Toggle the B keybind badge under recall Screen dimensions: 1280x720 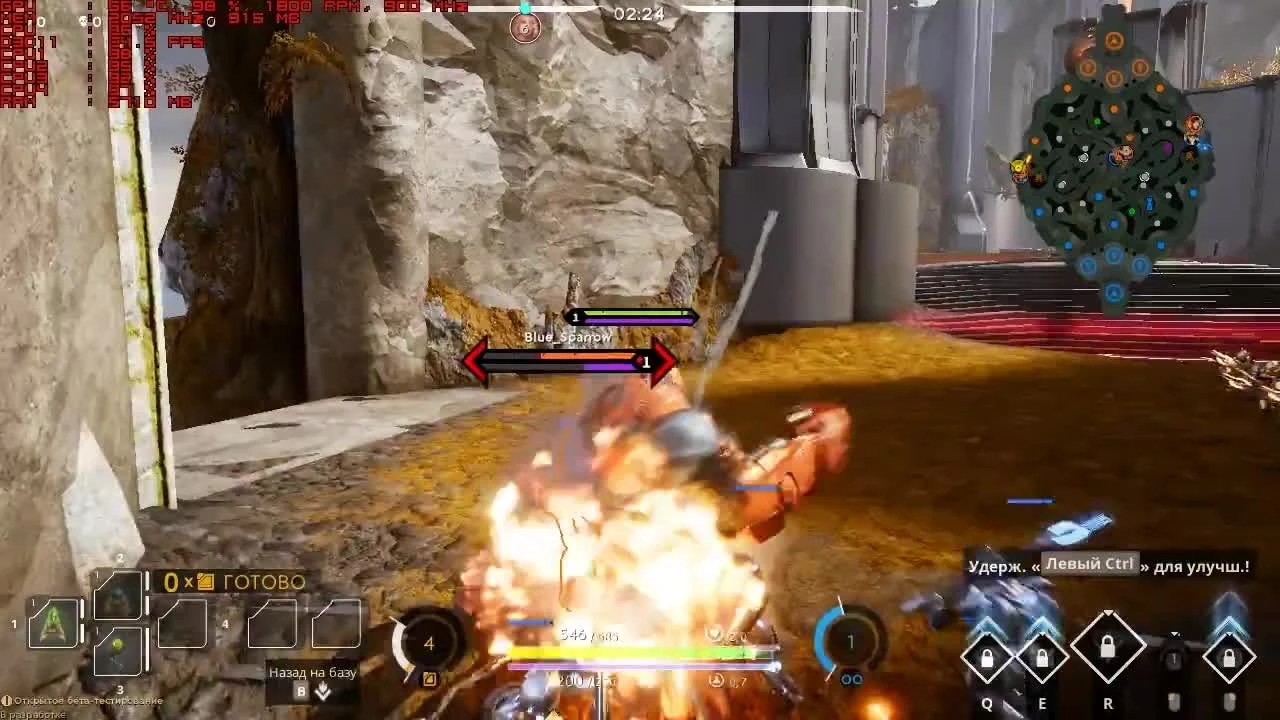click(300, 691)
